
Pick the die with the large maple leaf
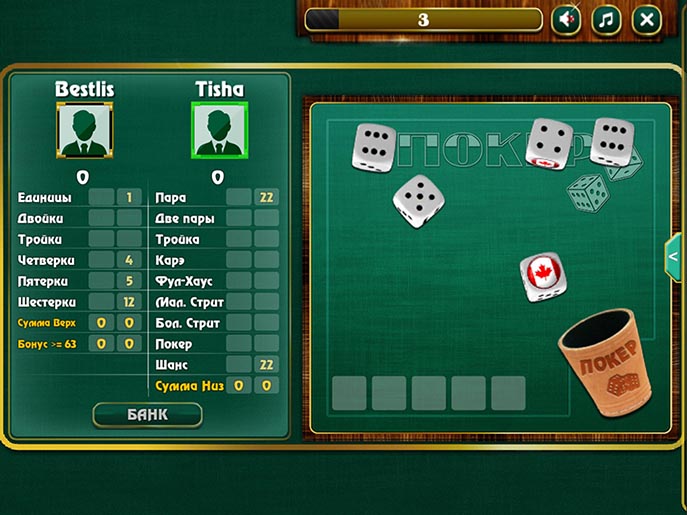(542, 274)
